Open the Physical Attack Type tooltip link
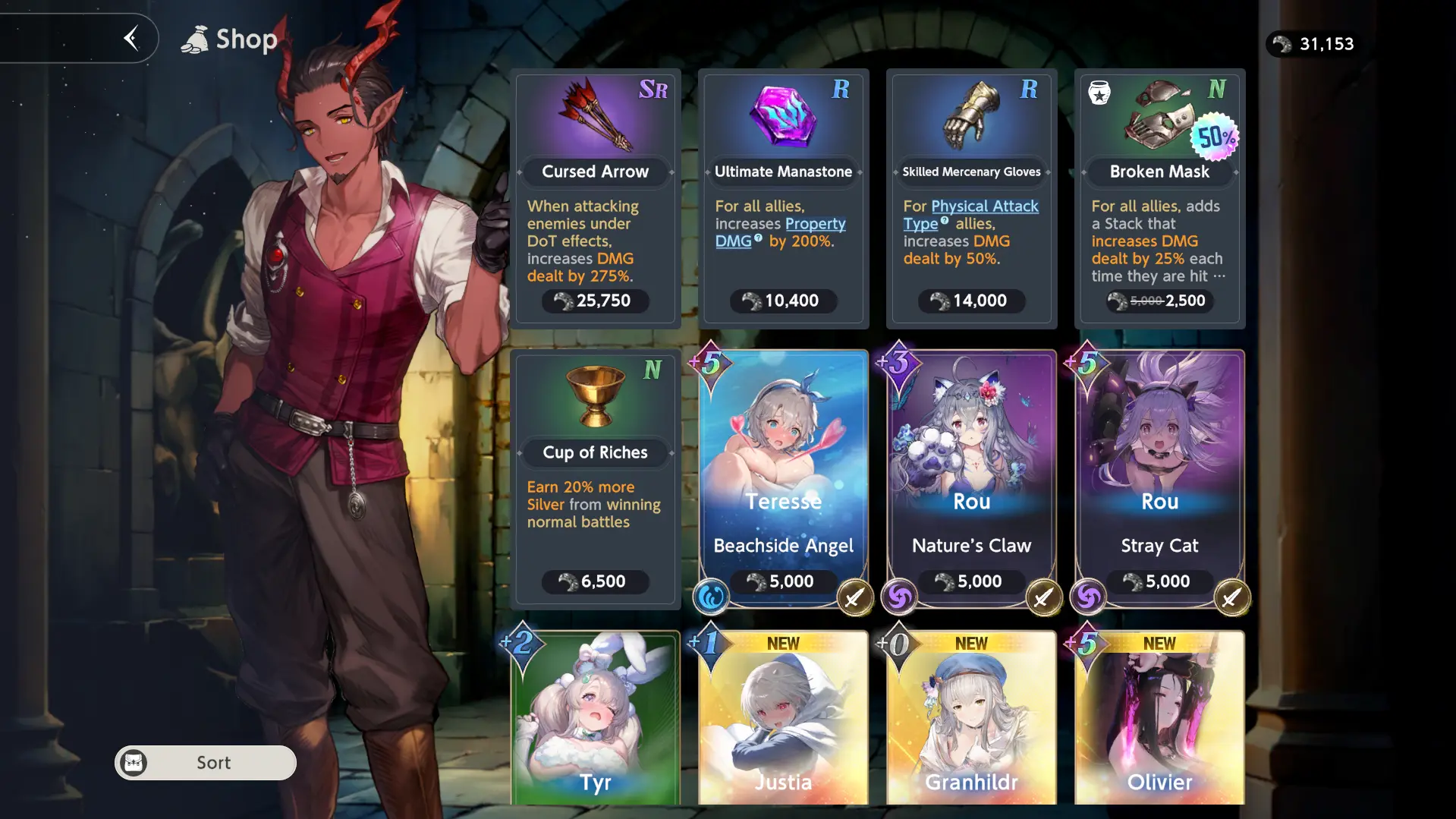 (984, 206)
